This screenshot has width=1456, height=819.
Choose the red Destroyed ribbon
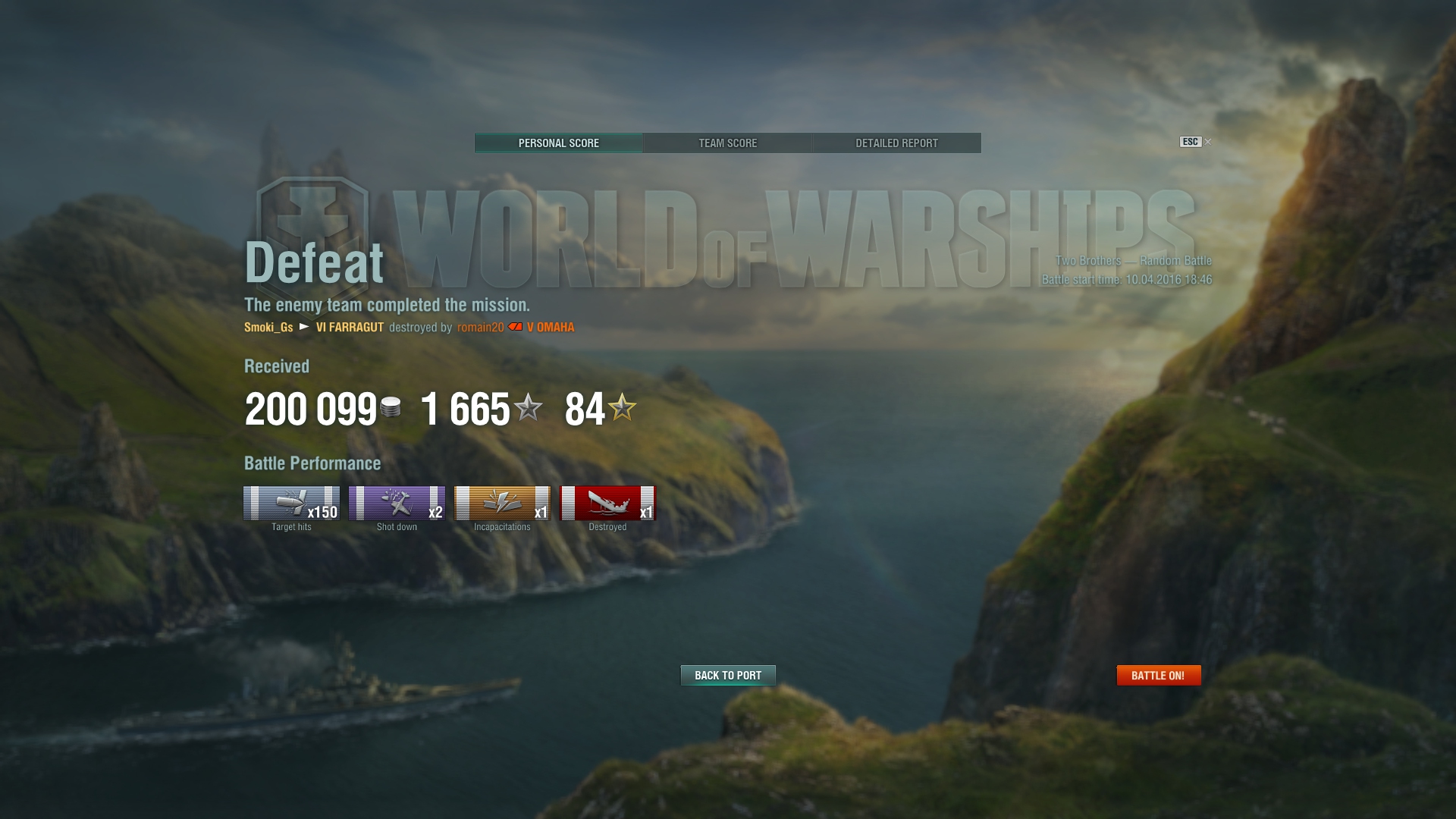click(607, 504)
